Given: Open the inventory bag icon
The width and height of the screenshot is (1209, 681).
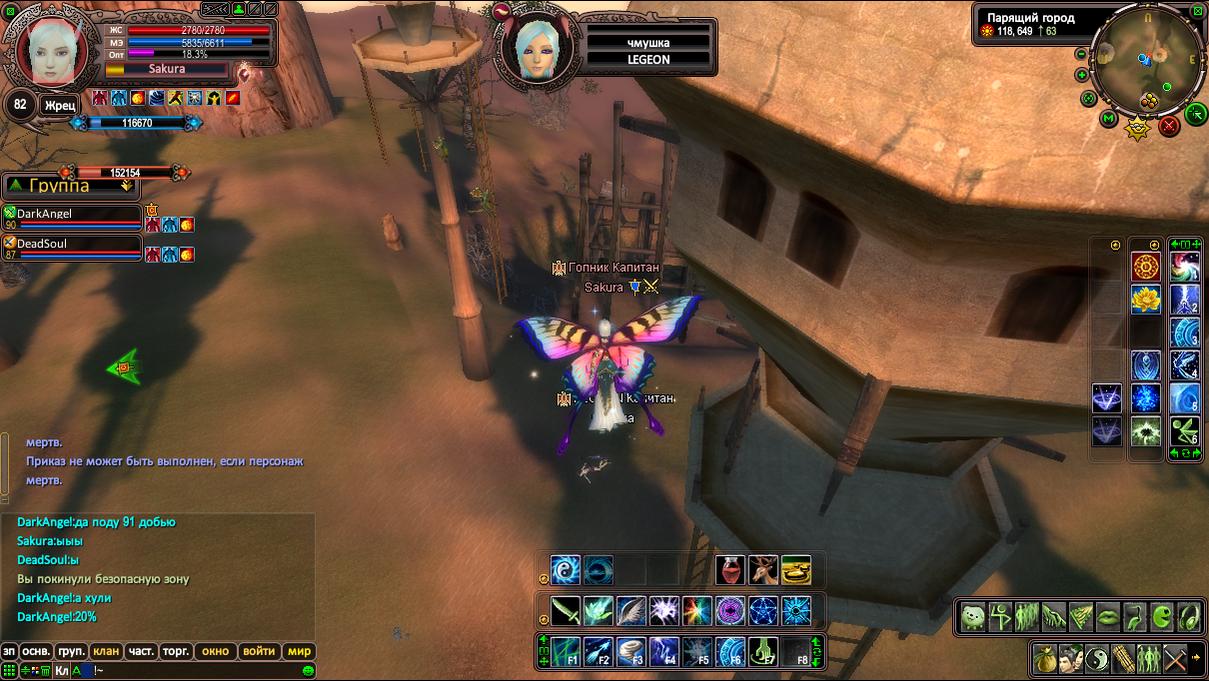Looking at the screenshot, I should (x=1046, y=659).
